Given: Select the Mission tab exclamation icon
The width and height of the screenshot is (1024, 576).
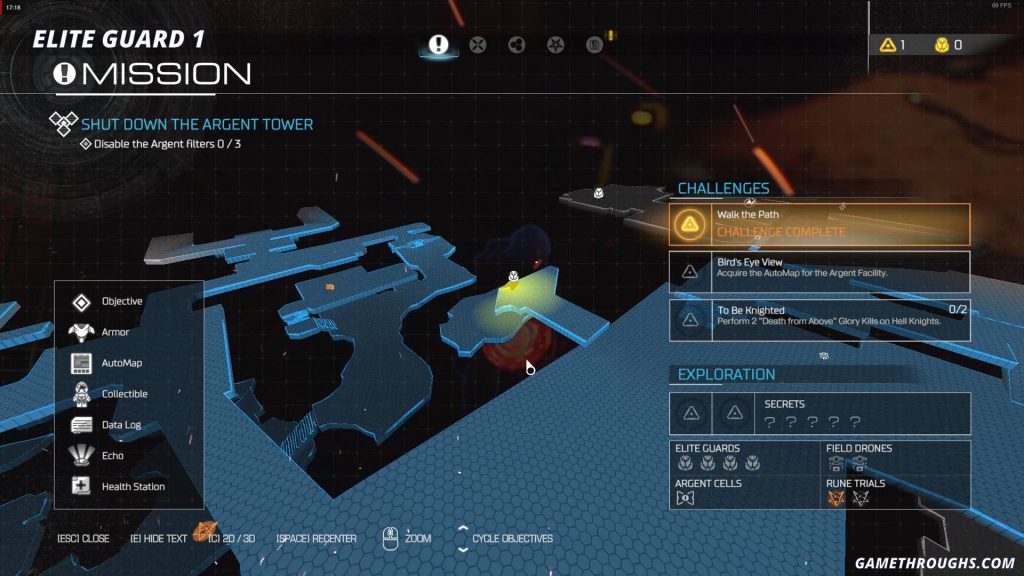Looking at the screenshot, I should pyautogui.click(x=438, y=45).
